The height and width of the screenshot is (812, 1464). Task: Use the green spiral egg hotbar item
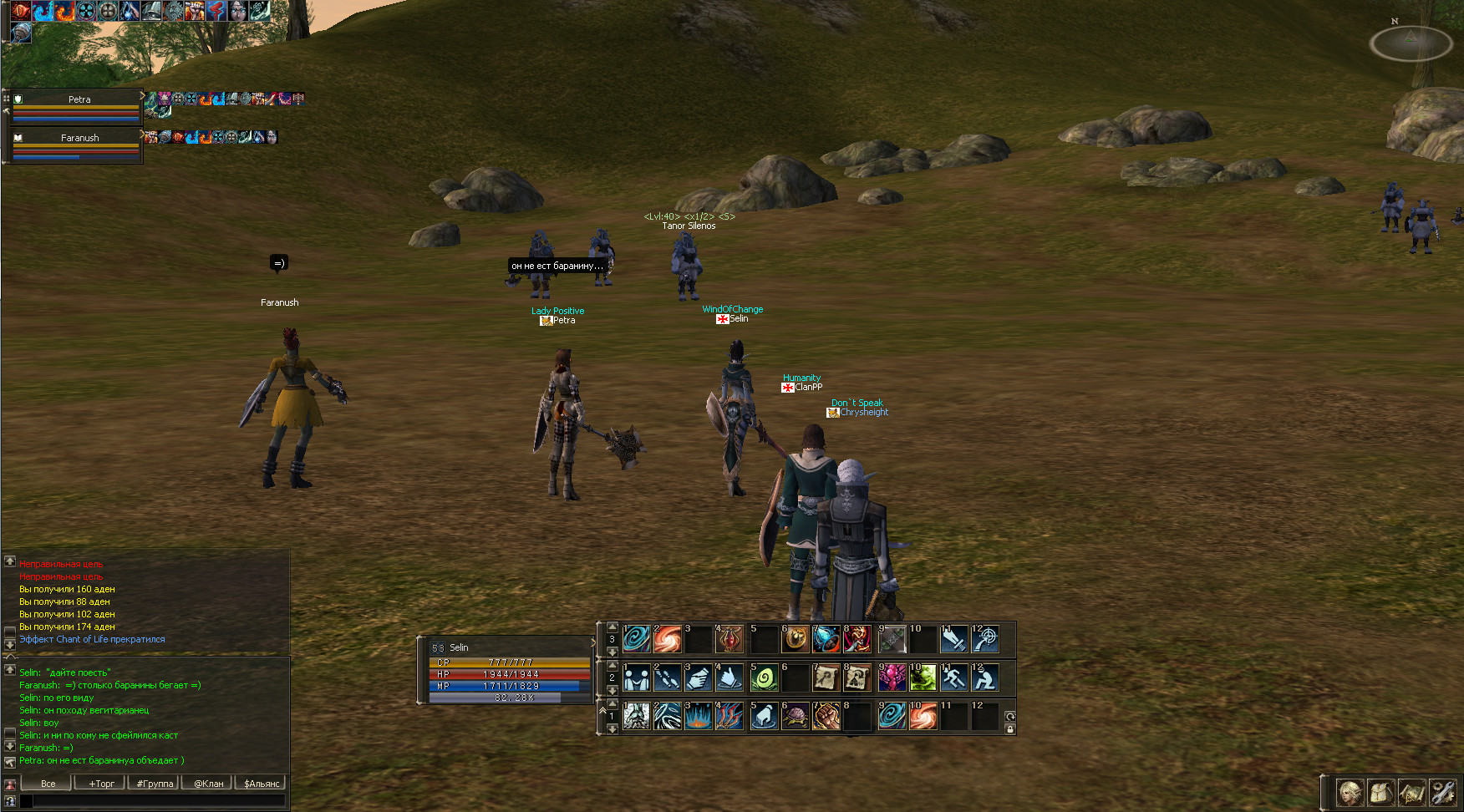763,678
